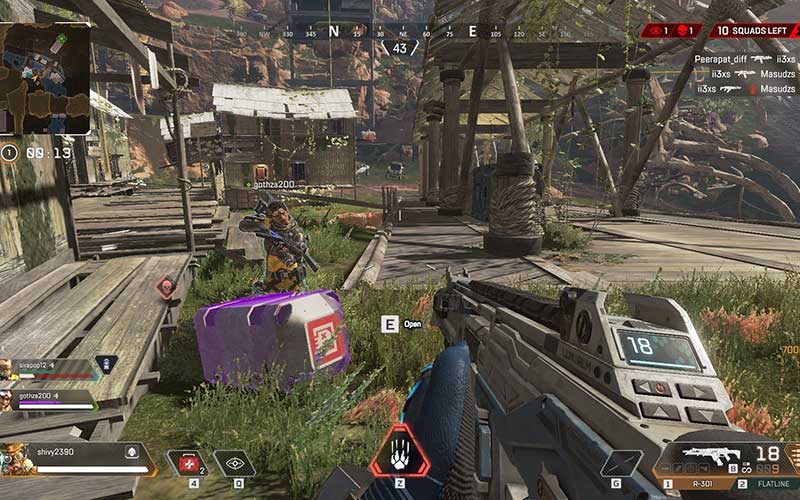Viewport: 800px width, 500px height.
Task: Select the ordnance slot above G
Action: tap(621, 463)
